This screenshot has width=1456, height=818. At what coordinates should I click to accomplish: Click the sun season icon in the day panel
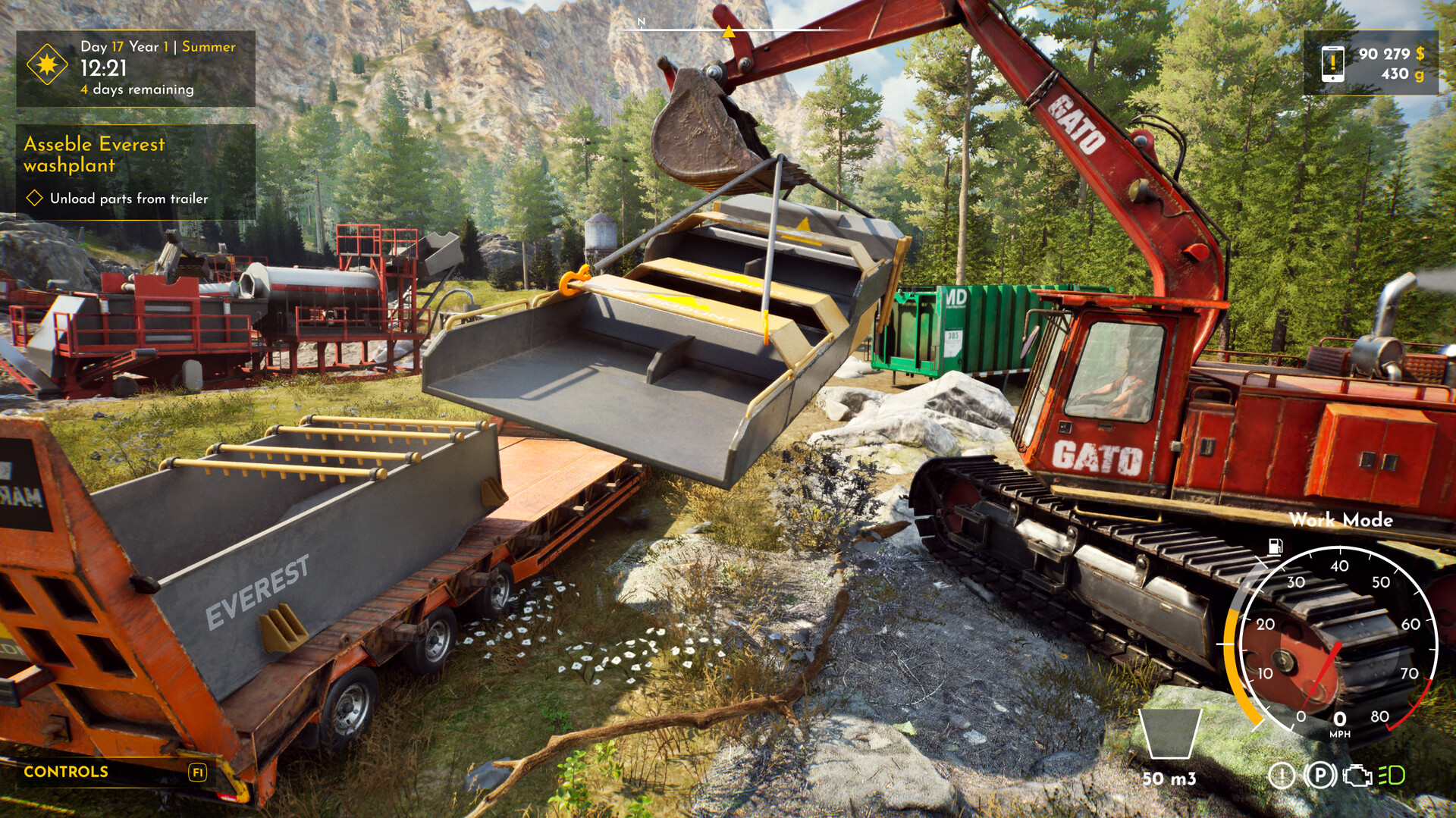click(x=45, y=67)
